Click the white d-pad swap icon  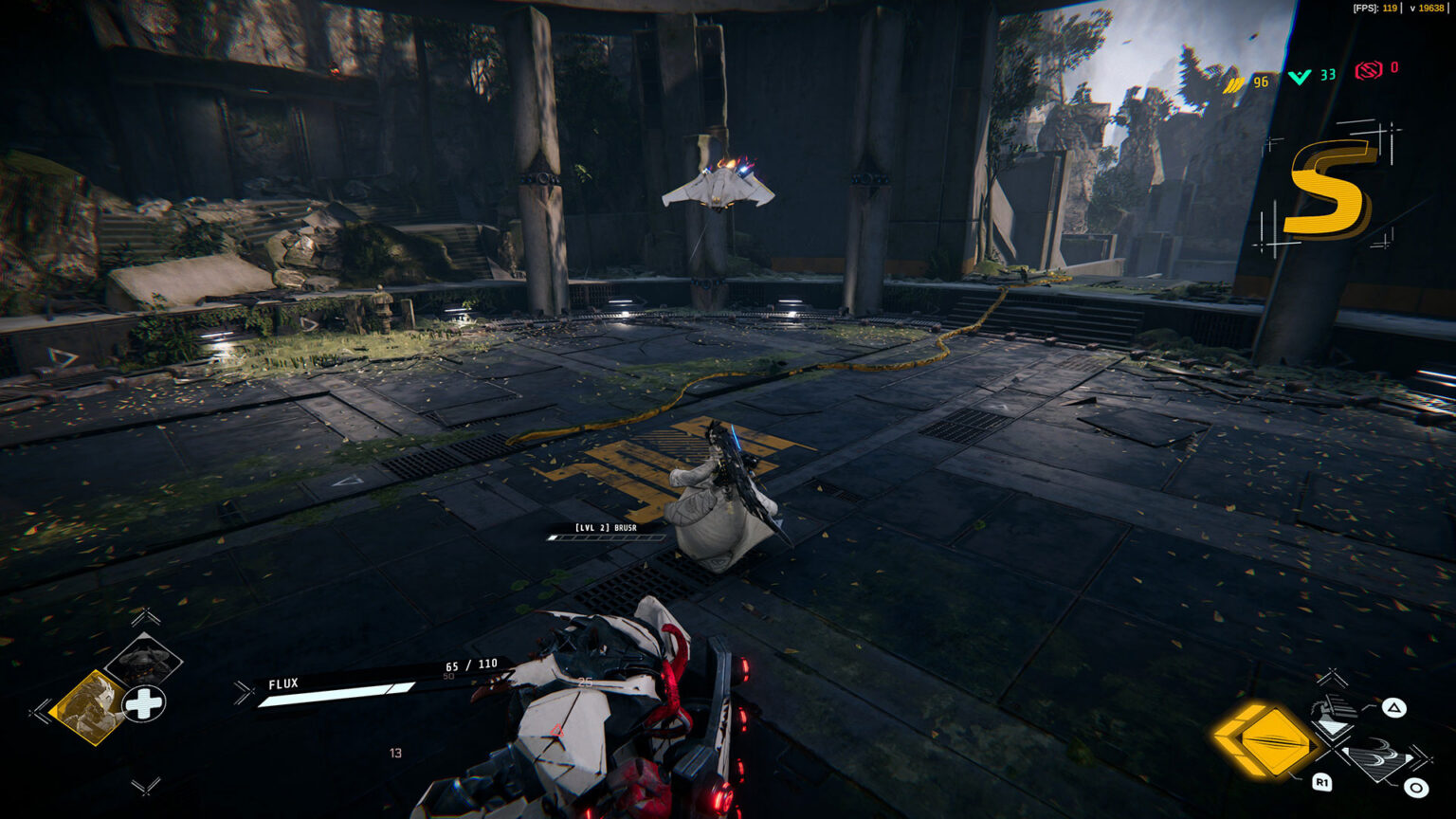coord(144,703)
